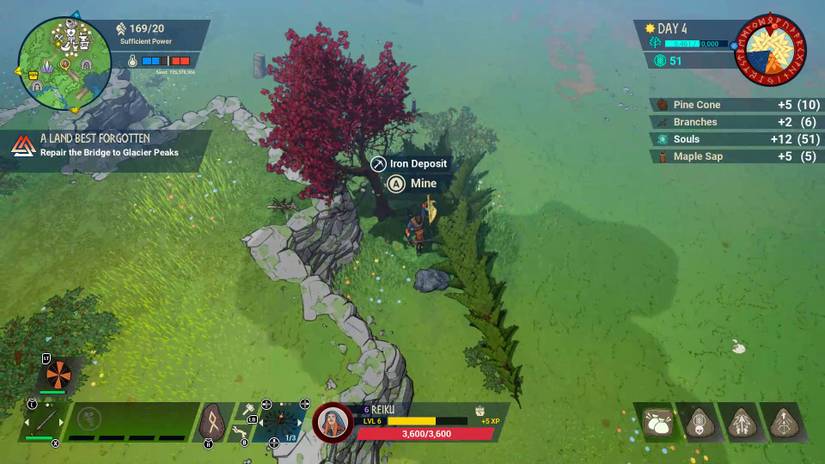Open Reiku's character portrait
The height and width of the screenshot is (464, 825).
(x=332, y=422)
